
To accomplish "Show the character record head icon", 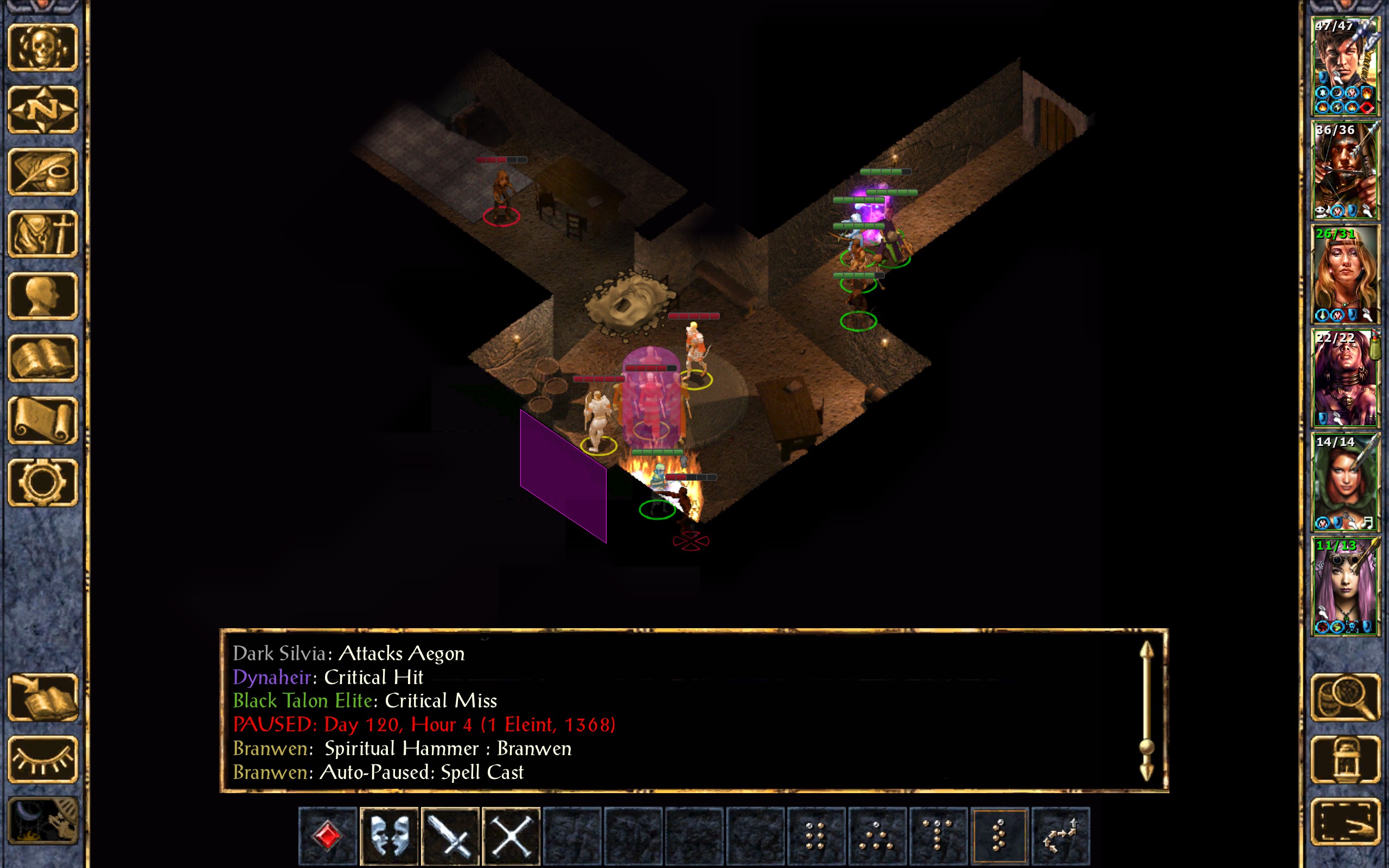I will (43, 296).
